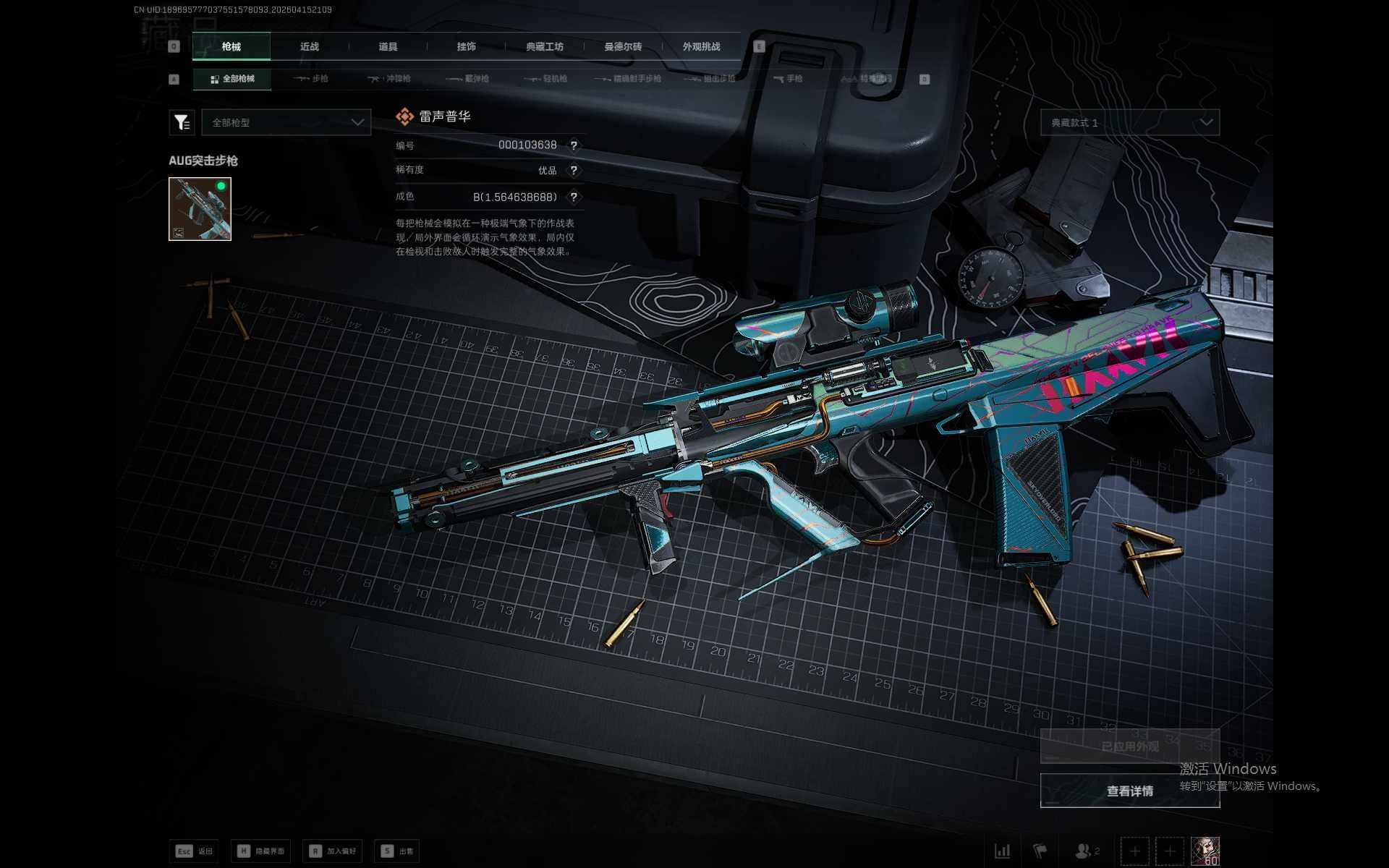Screen dimensions: 1389x868
Task: Show the 全部枪械 all-firearms category
Action: pos(232,79)
